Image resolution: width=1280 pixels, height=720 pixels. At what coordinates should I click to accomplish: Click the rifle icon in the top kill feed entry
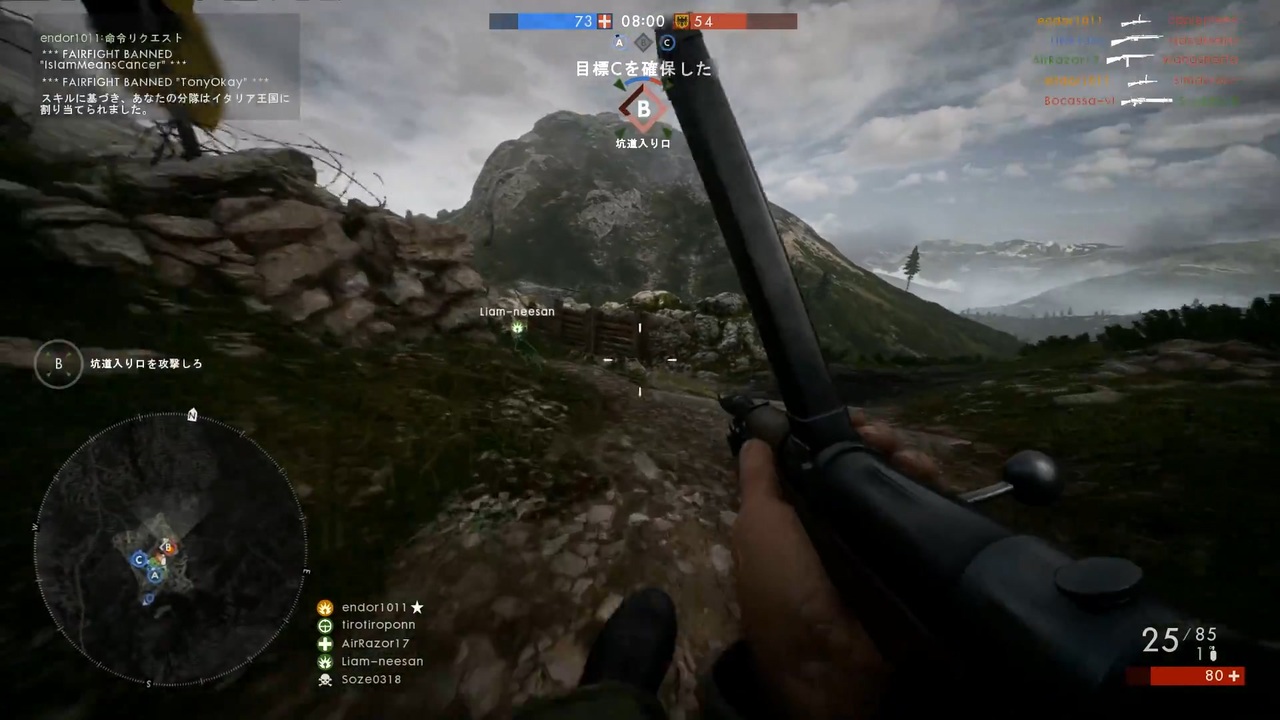[1137, 20]
